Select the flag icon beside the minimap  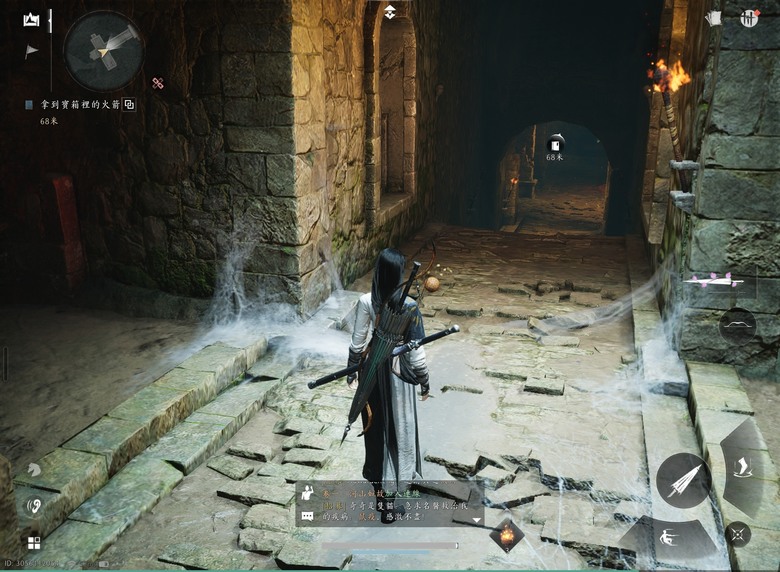tap(32, 51)
